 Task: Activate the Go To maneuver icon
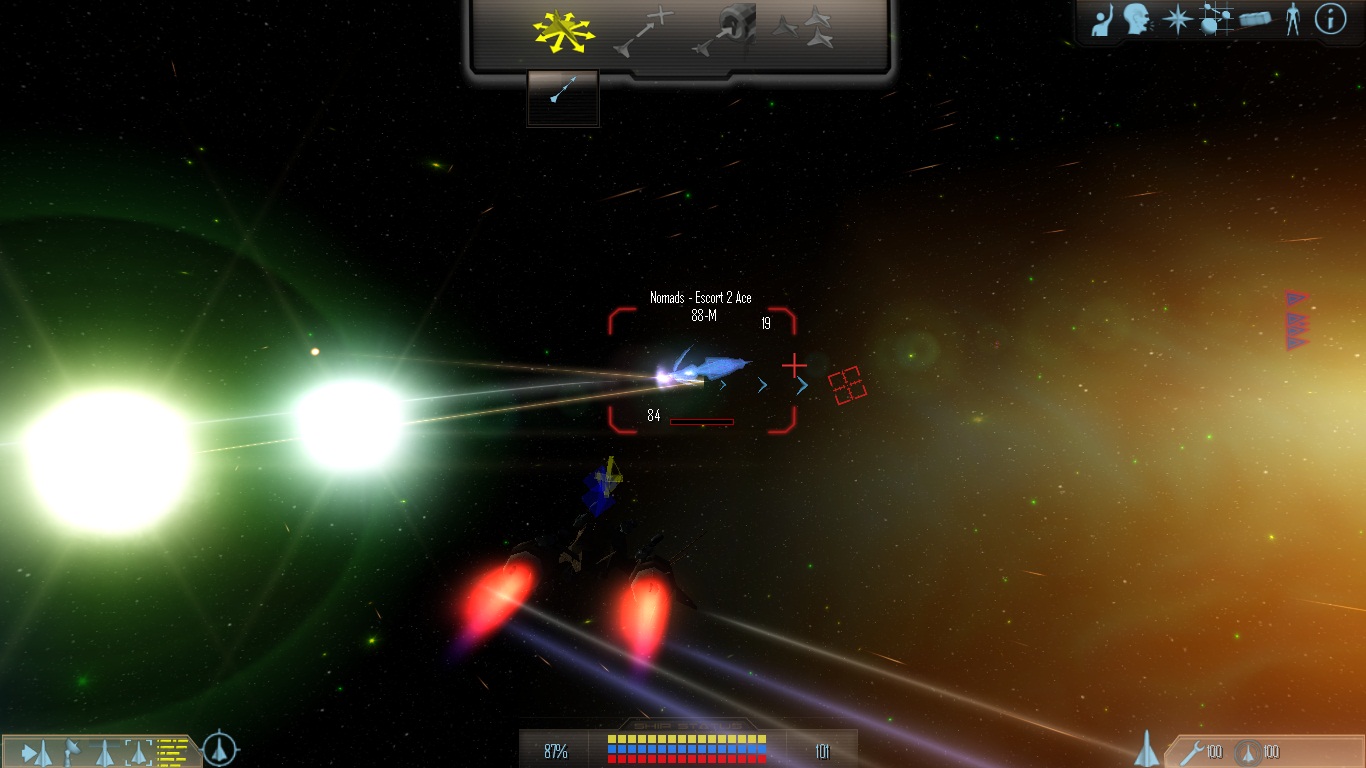645,33
